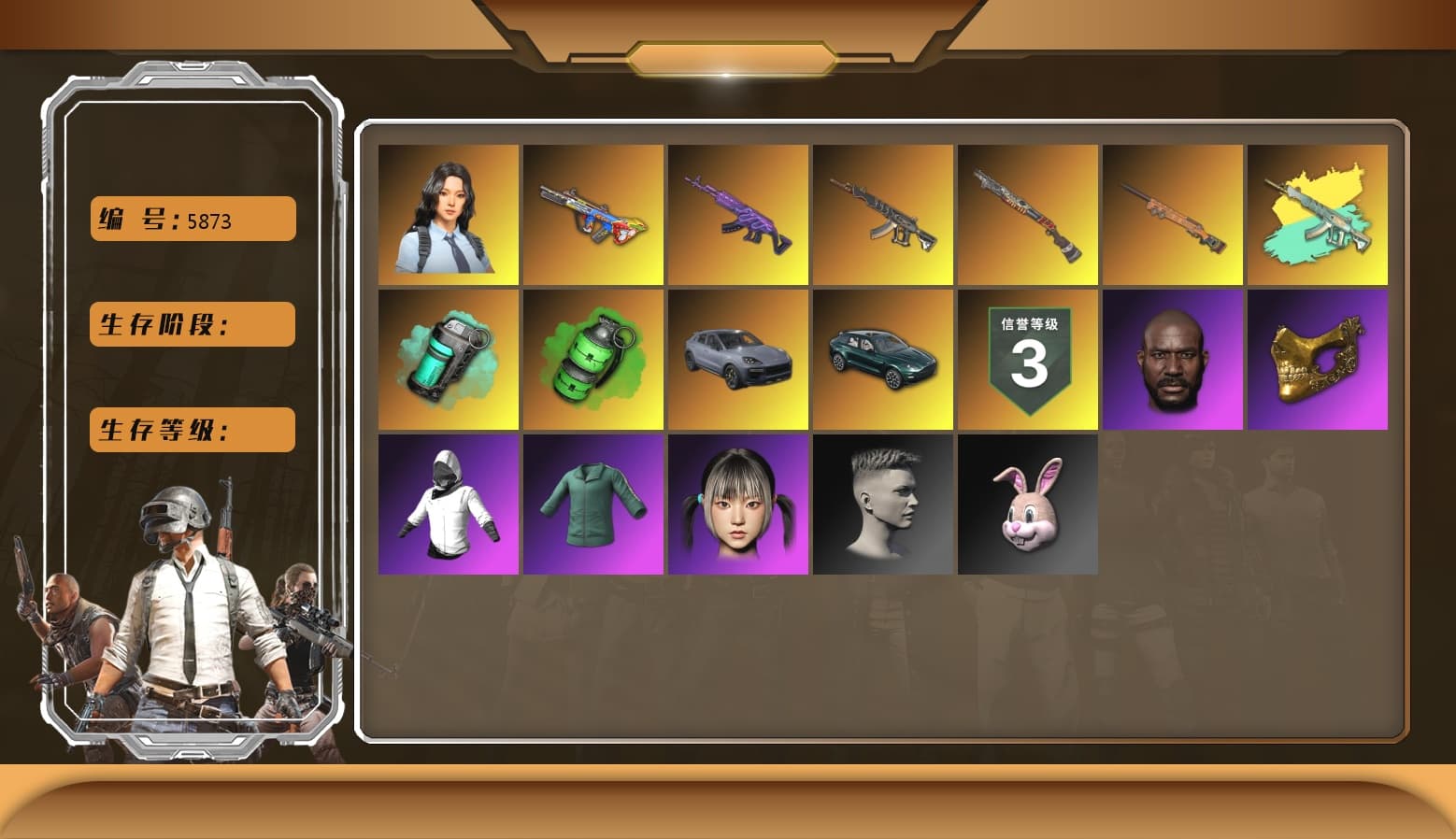Open the red and blue skinned AR skin
This screenshot has width=1456, height=839.
pos(592,213)
